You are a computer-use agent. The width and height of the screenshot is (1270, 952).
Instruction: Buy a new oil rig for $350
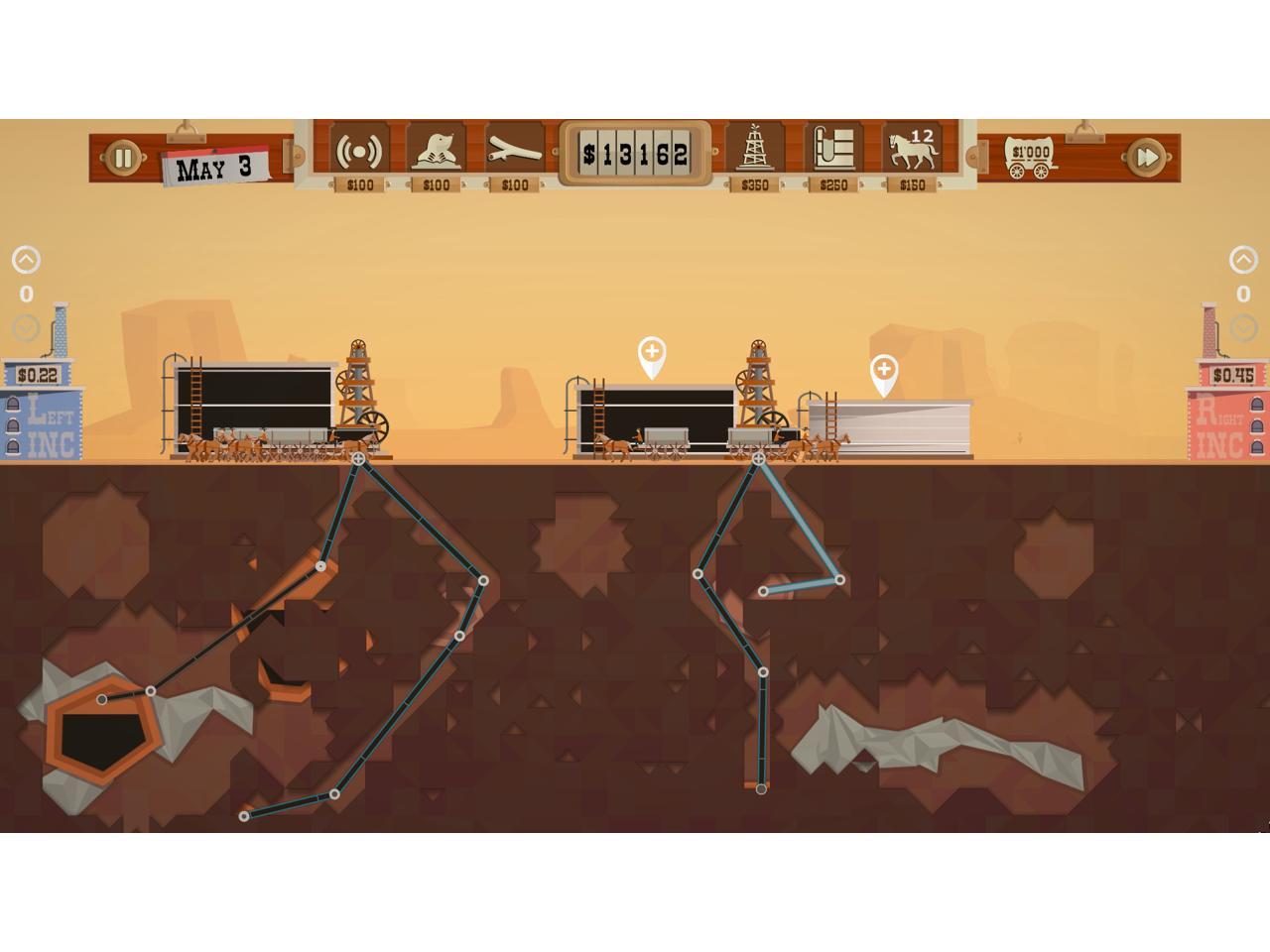[x=755, y=152]
